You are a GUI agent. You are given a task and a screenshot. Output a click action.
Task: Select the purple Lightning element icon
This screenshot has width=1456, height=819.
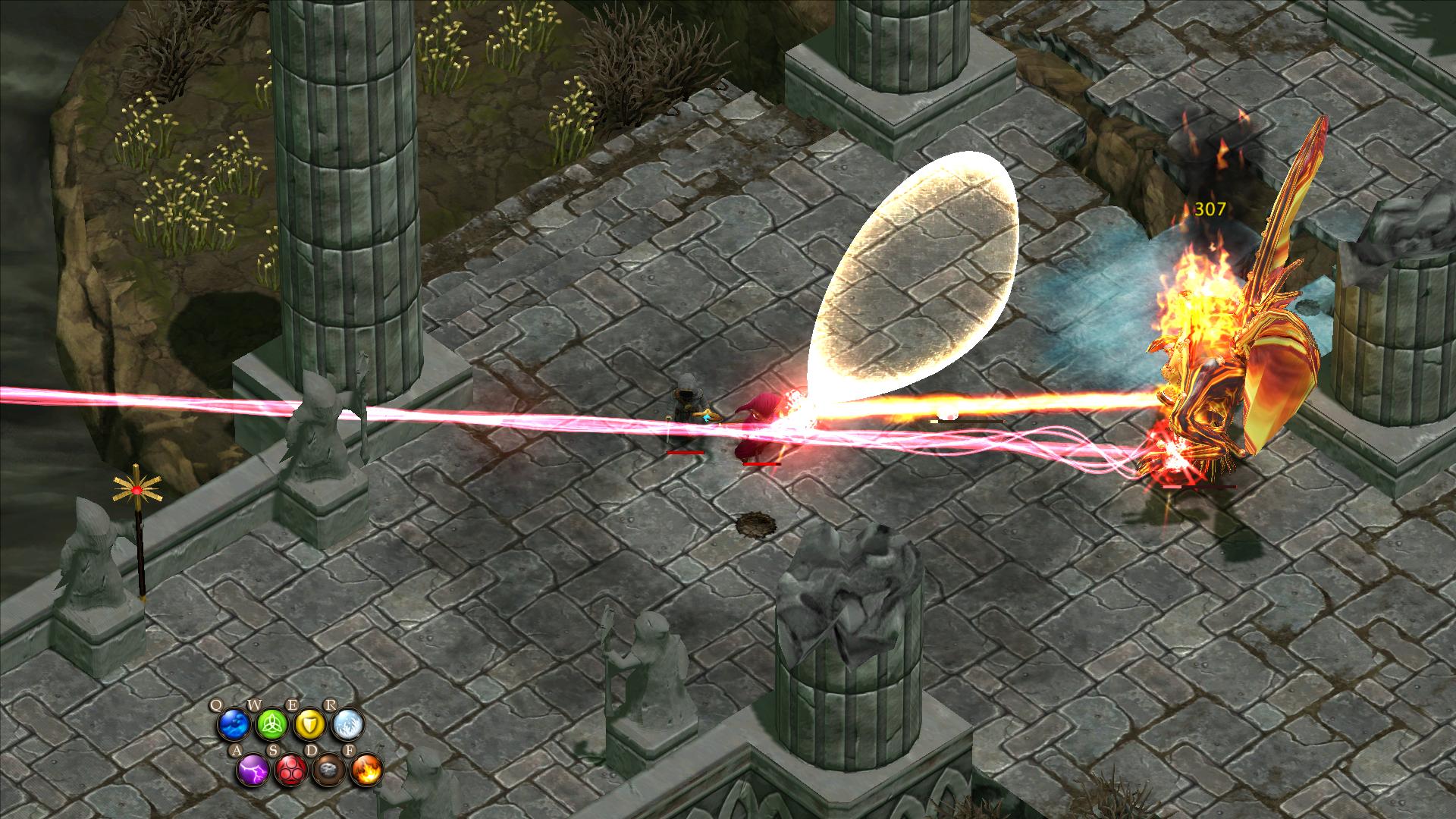(x=253, y=771)
